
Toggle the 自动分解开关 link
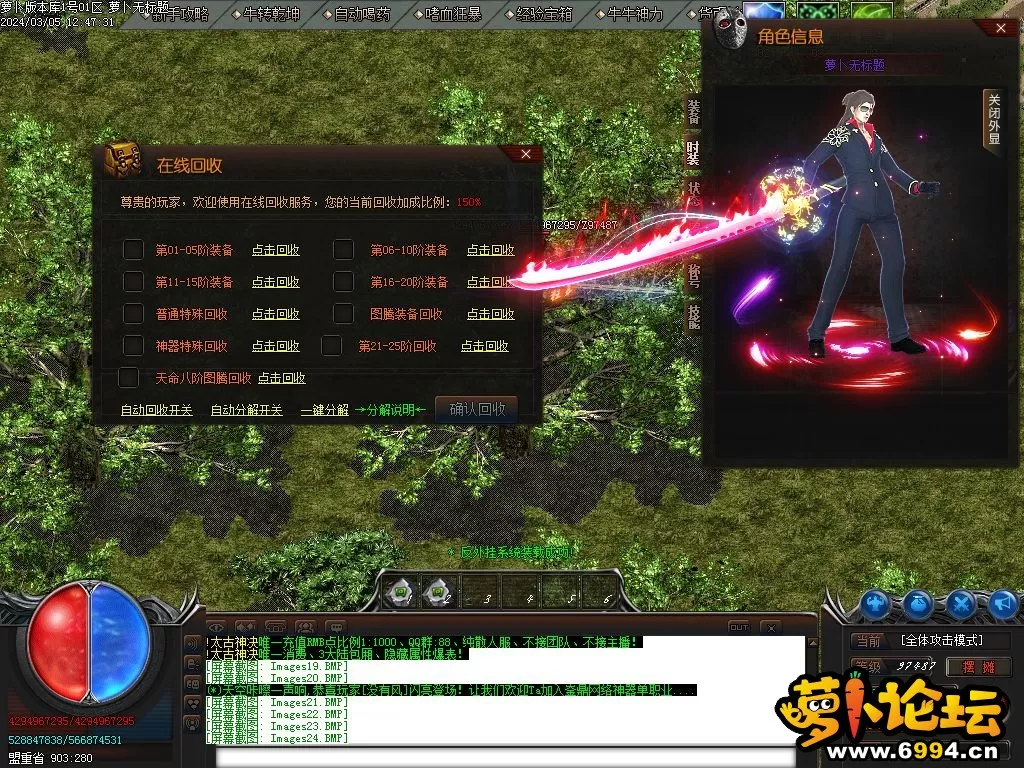pyautogui.click(x=246, y=410)
